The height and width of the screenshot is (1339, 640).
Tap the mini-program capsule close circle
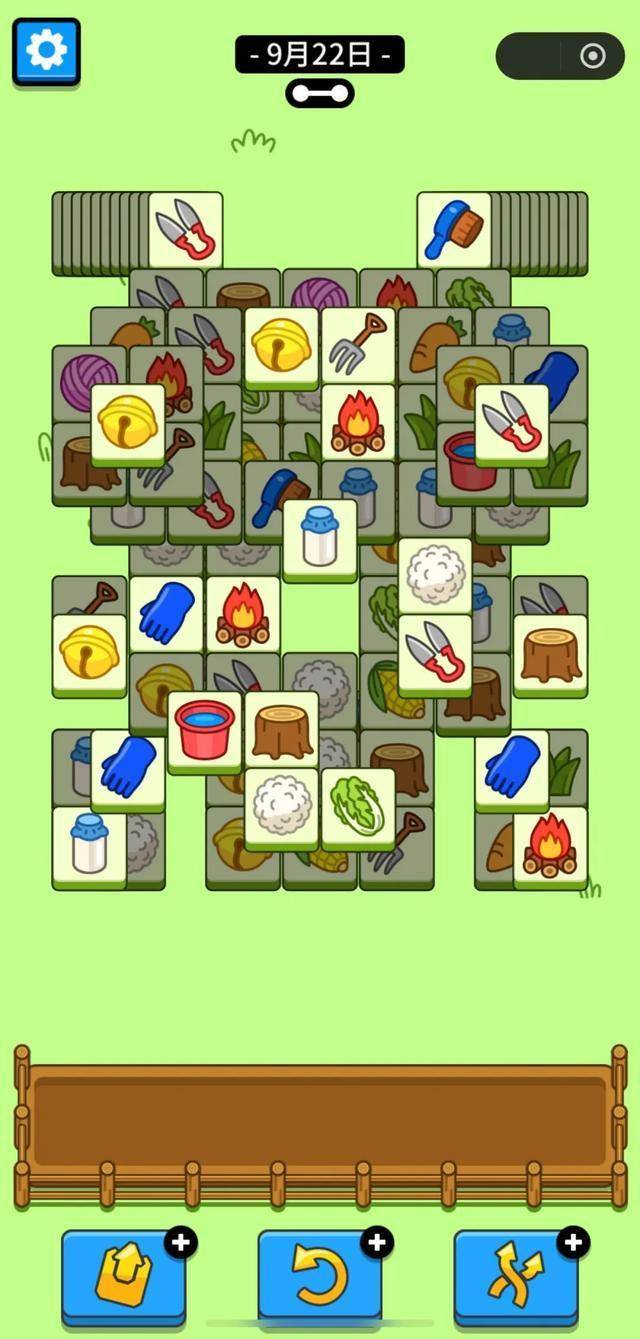[x=592, y=56]
